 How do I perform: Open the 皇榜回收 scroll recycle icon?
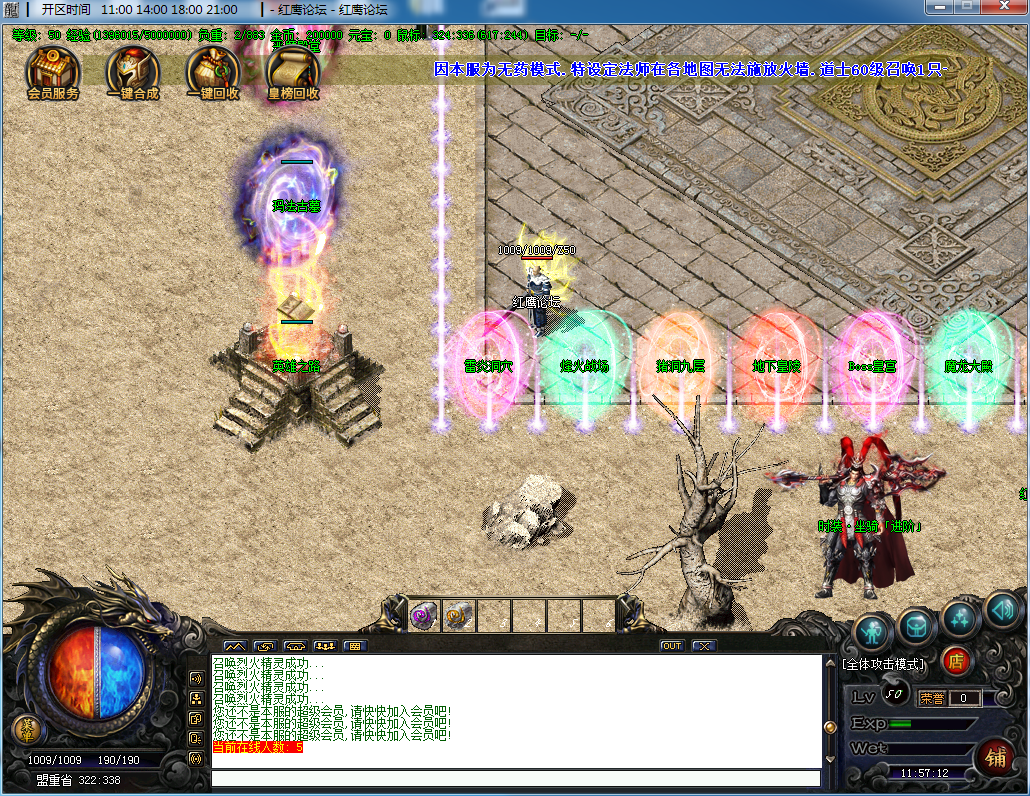(x=293, y=70)
